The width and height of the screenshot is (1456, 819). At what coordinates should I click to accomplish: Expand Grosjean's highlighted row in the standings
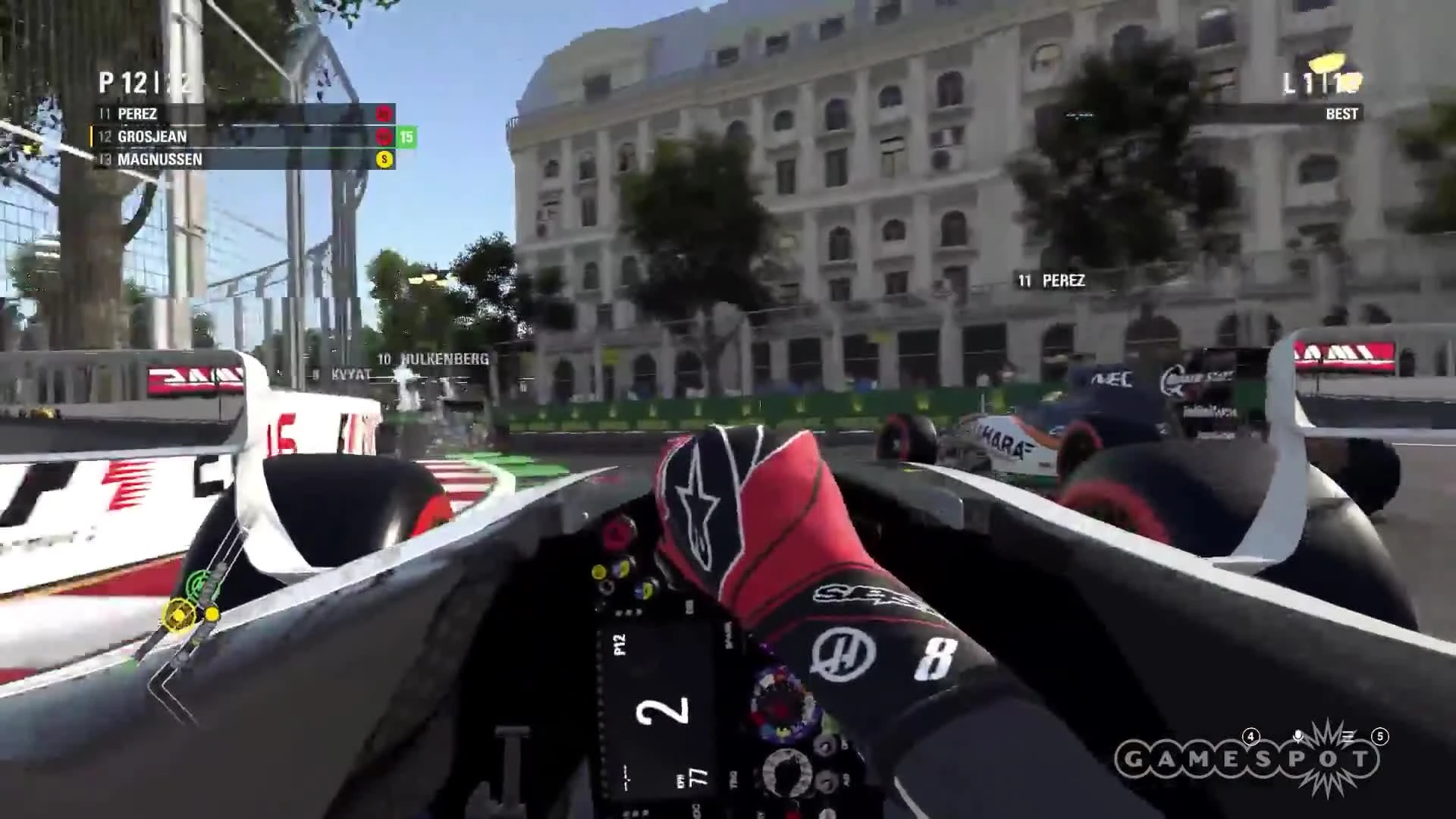[x=227, y=137]
